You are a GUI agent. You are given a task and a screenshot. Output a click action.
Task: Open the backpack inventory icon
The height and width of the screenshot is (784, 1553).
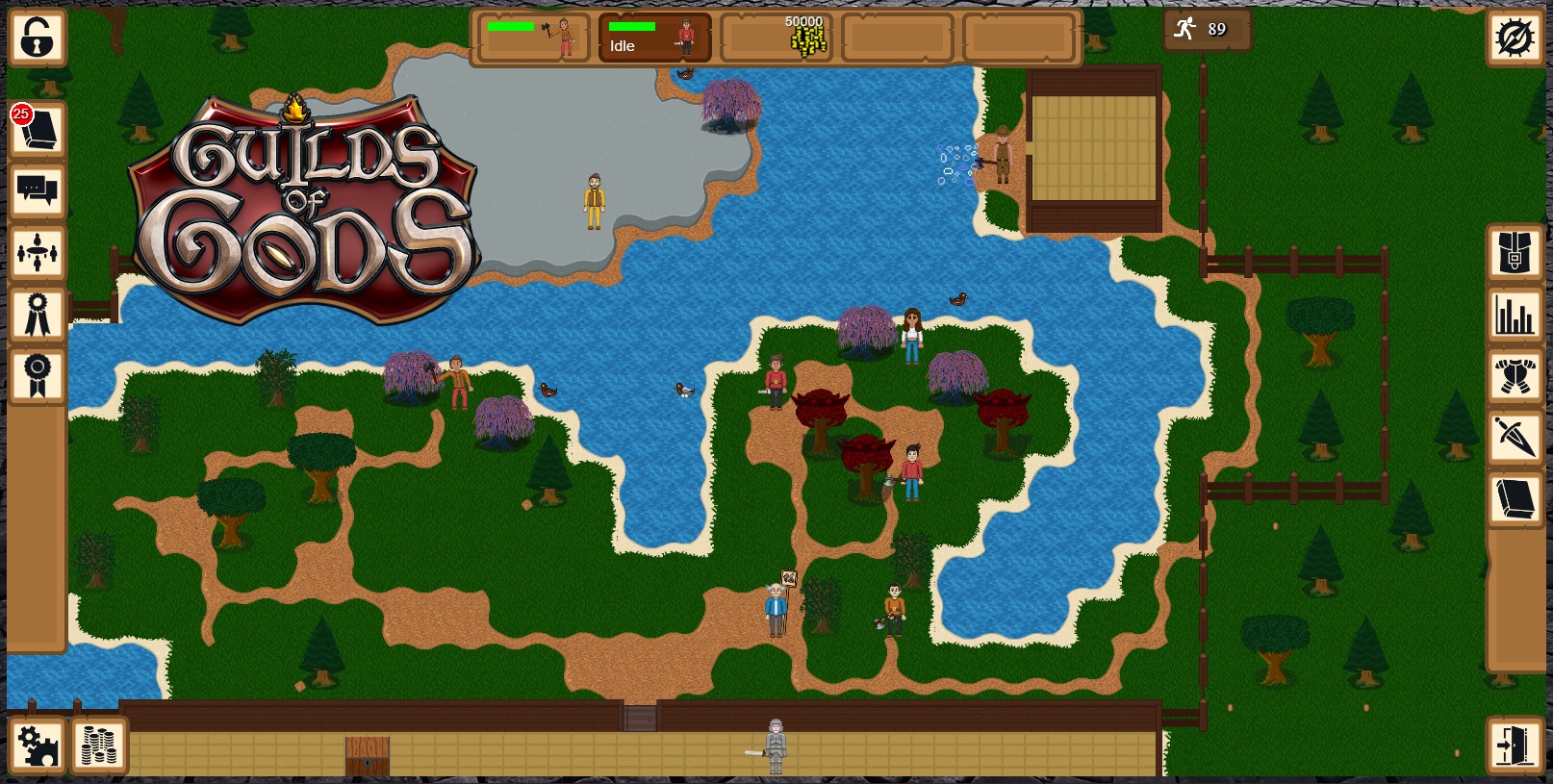(x=1515, y=253)
